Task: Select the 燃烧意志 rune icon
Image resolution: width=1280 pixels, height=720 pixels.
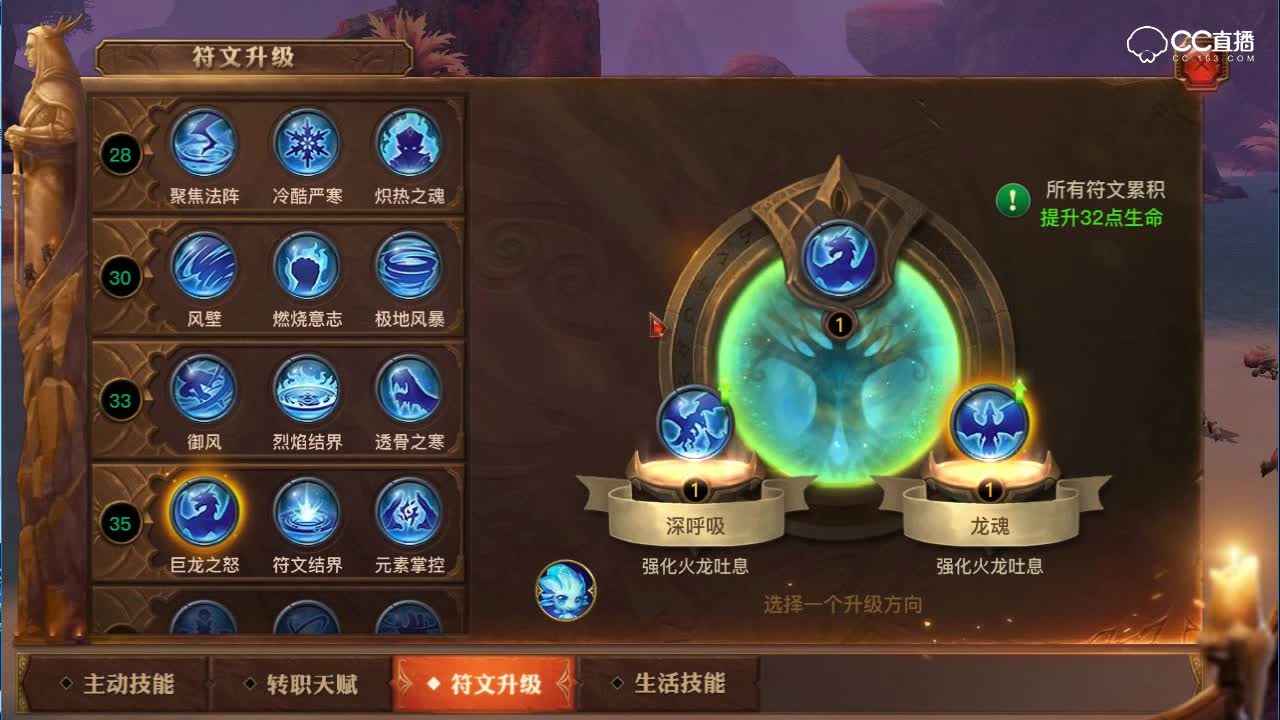Action: [x=307, y=265]
